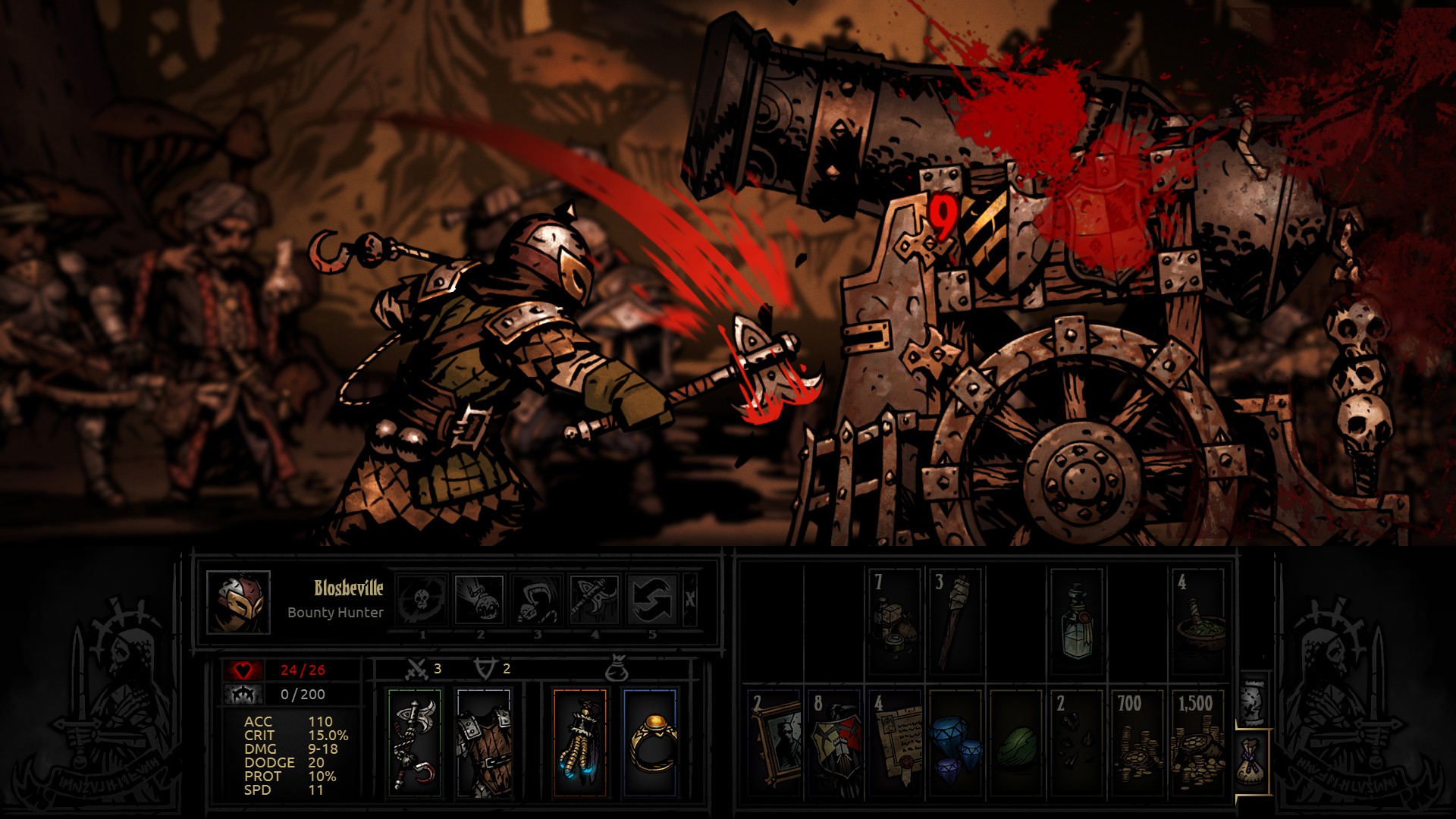This screenshot has height=819, width=1456.
Task: Inspect the equipped leather armor slot
Action: tap(485, 742)
